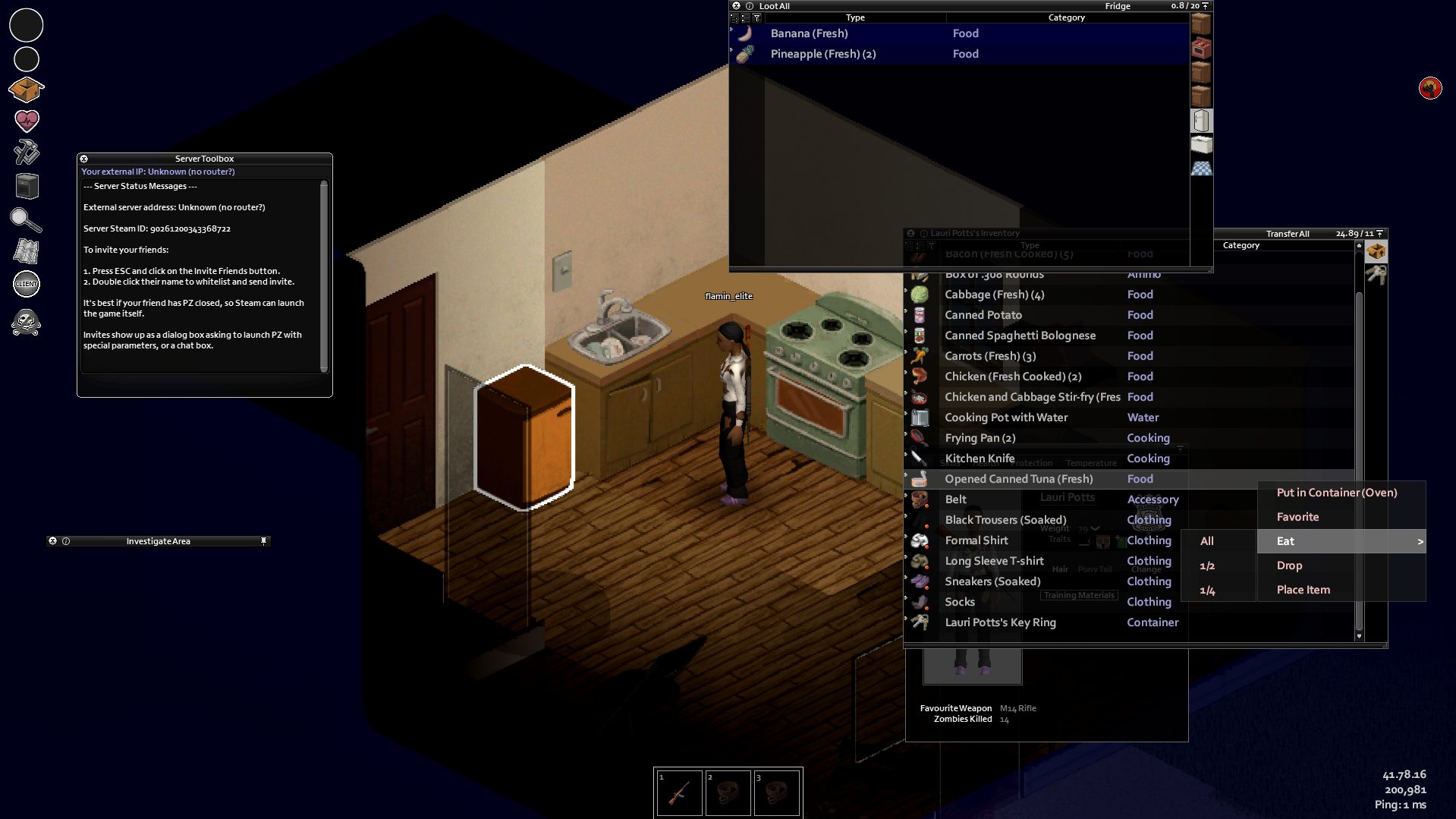This screenshot has width=1456, height=819.
Task: Open admin powers via the skull icon
Action: click(x=27, y=322)
